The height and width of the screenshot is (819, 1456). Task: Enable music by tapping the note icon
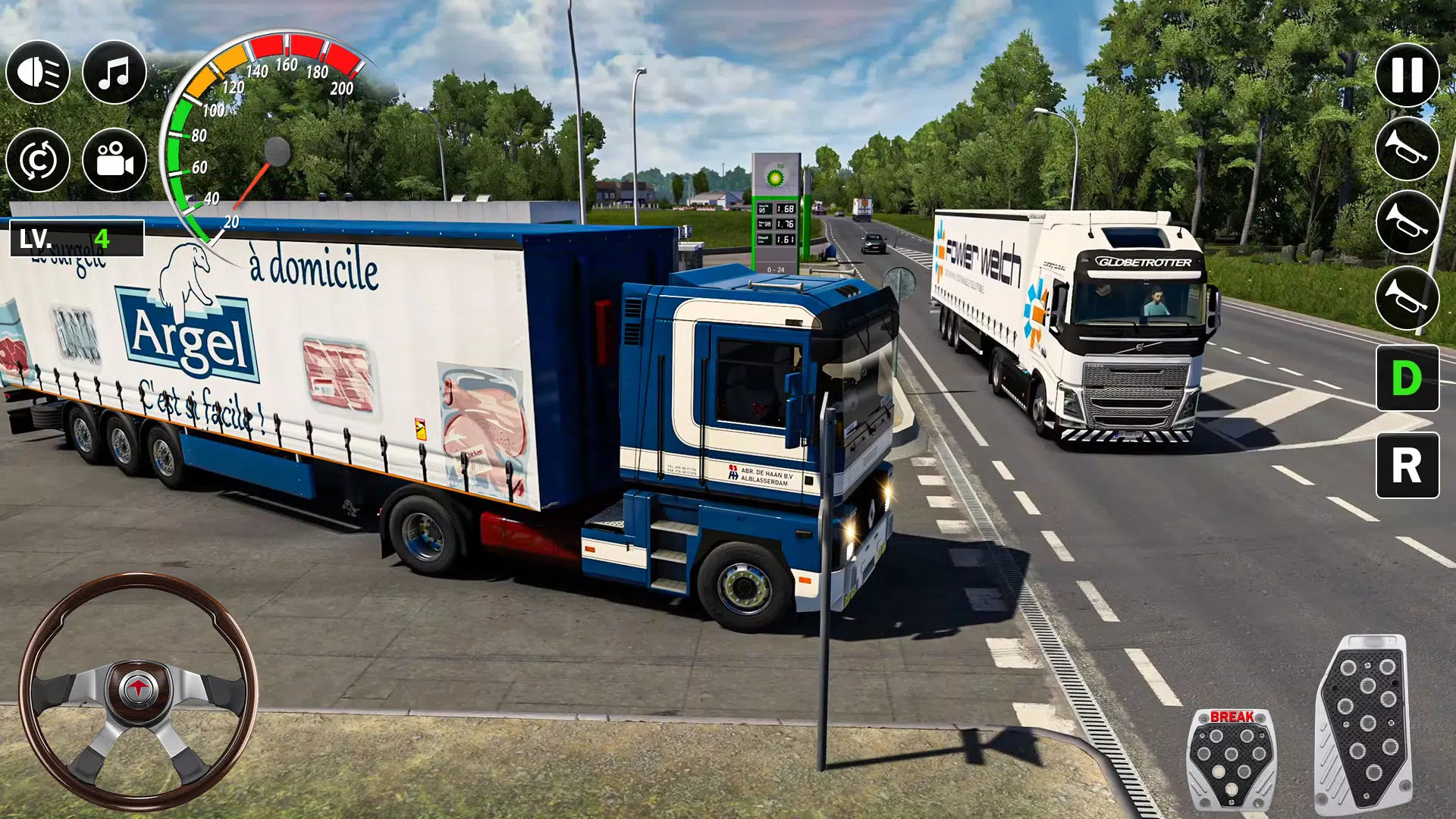pyautogui.click(x=114, y=72)
